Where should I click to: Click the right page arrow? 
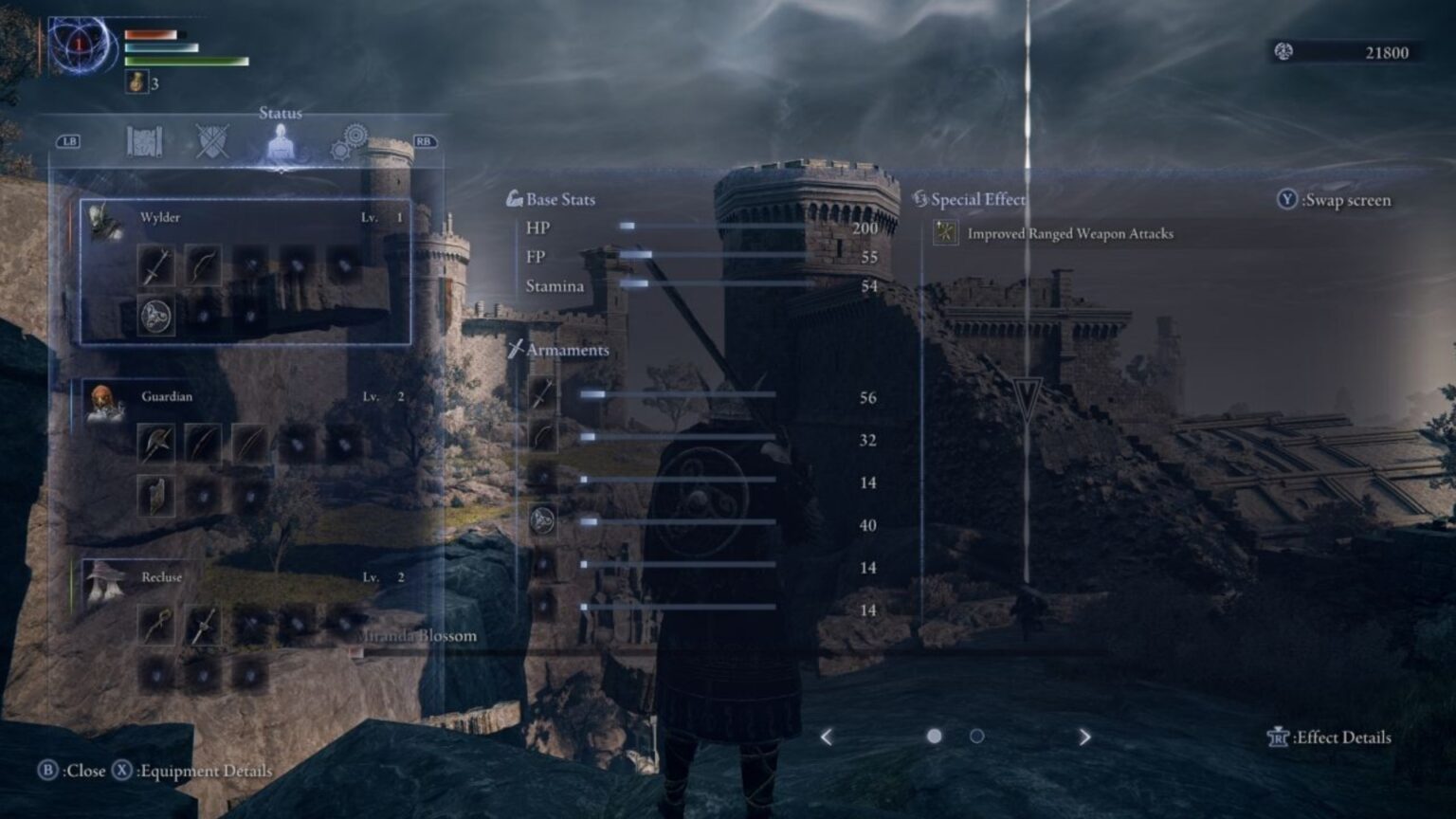(1083, 736)
